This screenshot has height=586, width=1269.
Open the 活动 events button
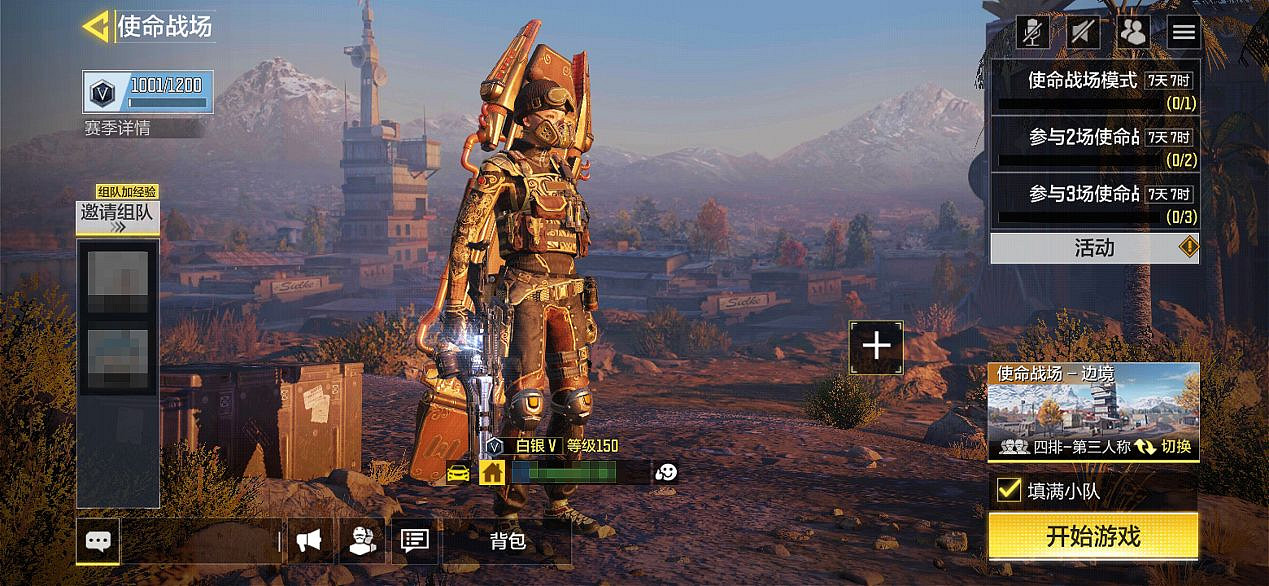[1094, 248]
